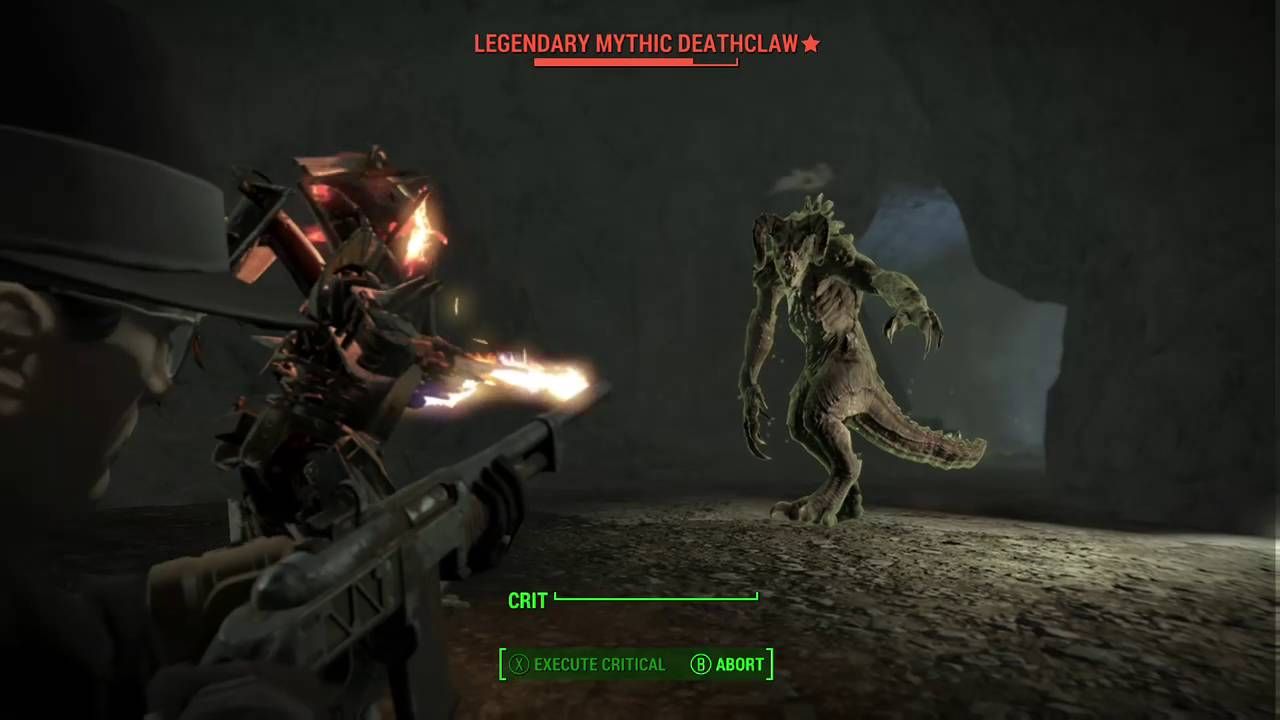Expand the green VATS action panel
Viewport: 1280px width, 720px height.
636,664
